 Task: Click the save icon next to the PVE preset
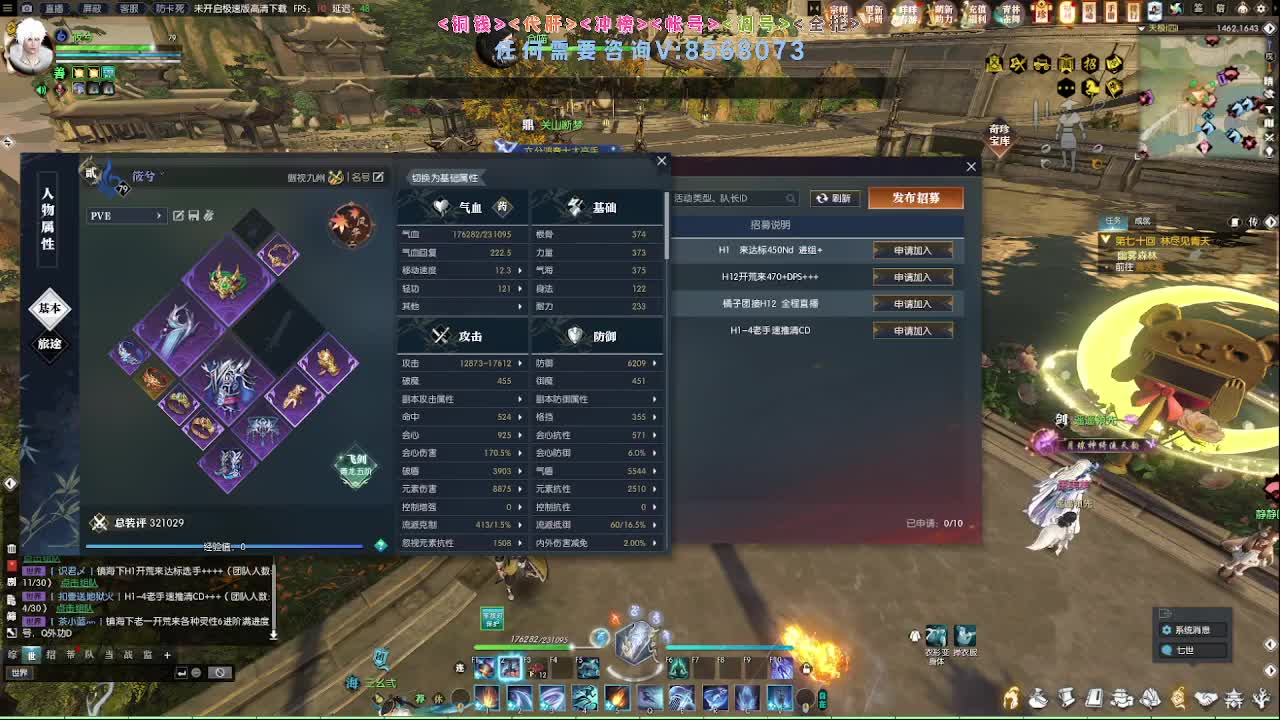(194, 215)
